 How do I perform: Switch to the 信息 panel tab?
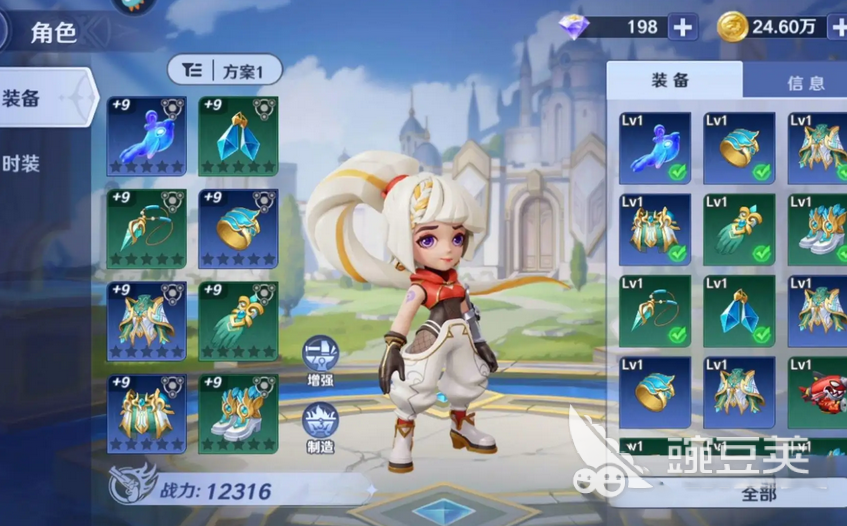coord(804,83)
